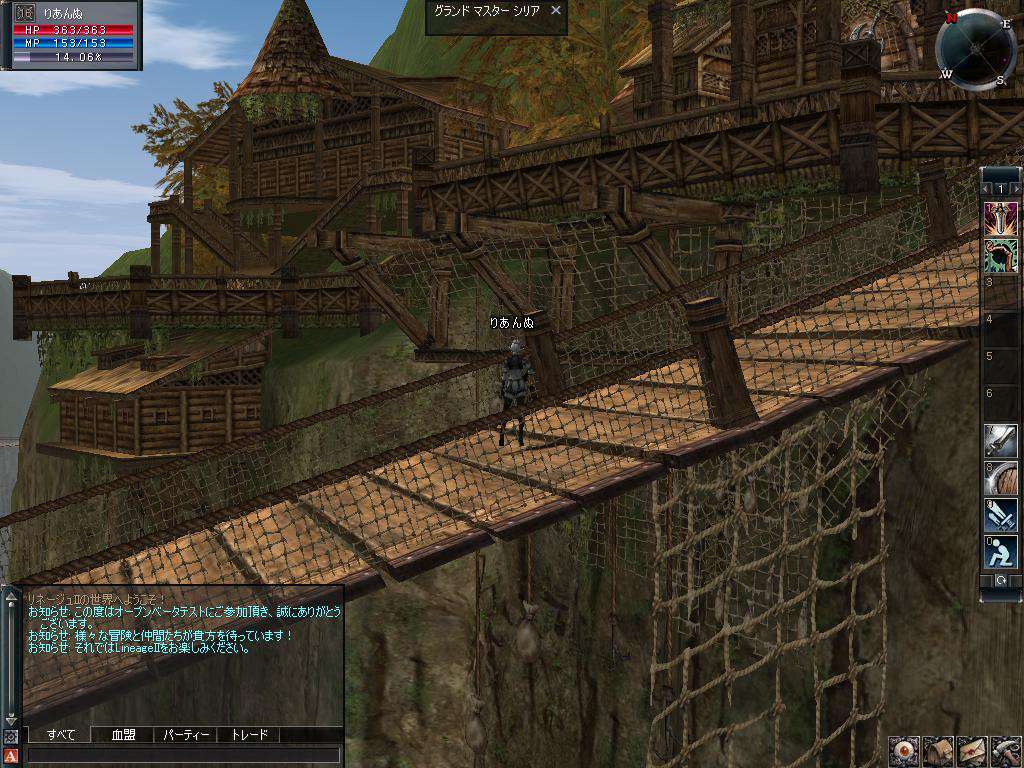Switch to the すべて chat tab
Viewport: 1024px width, 768px height.
coord(60,735)
